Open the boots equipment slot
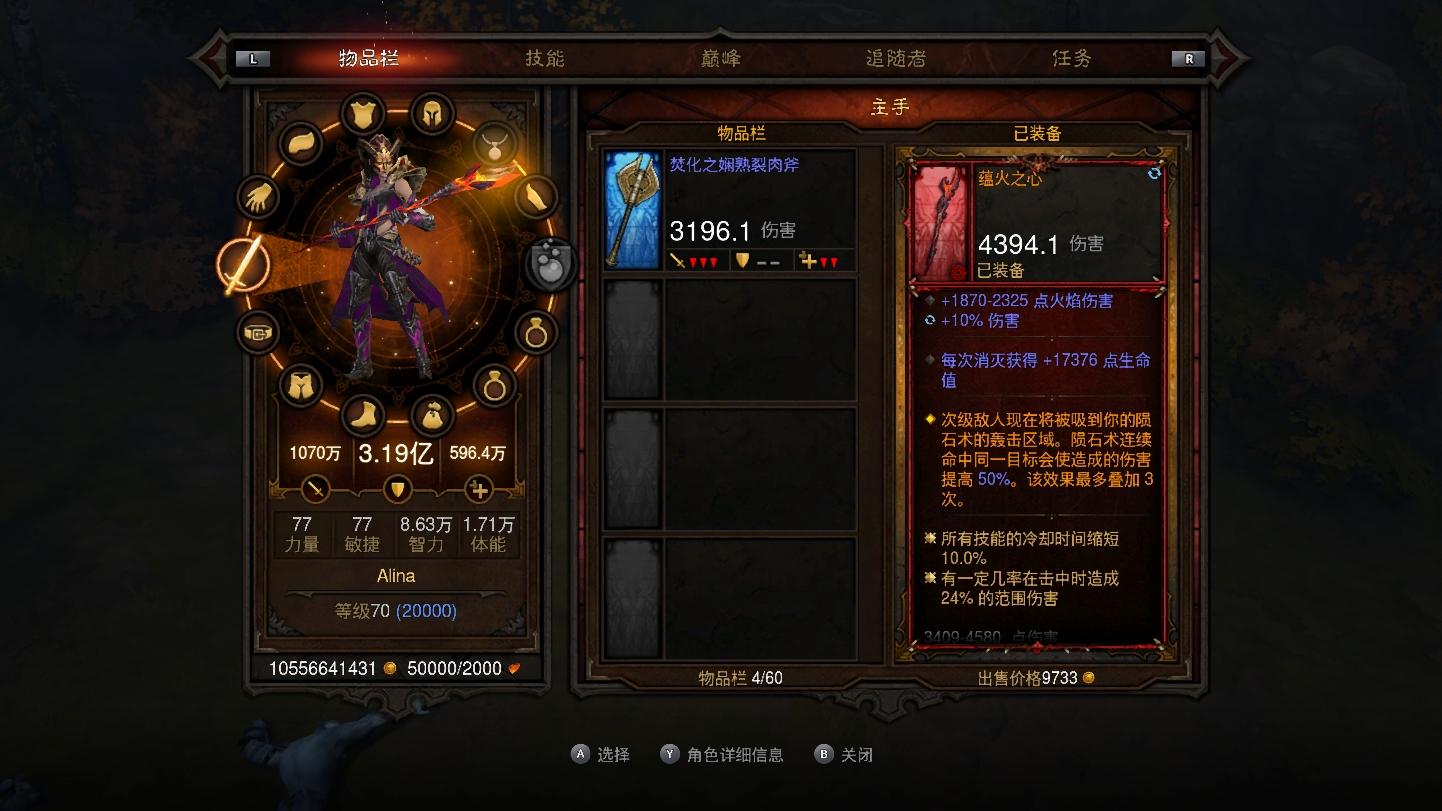1442x811 pixels. coord(362,416)
